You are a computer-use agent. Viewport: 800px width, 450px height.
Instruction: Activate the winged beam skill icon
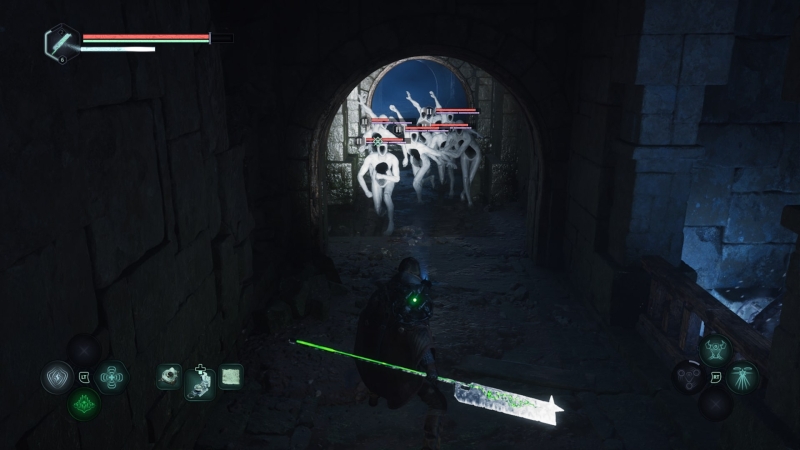point(743,377)
